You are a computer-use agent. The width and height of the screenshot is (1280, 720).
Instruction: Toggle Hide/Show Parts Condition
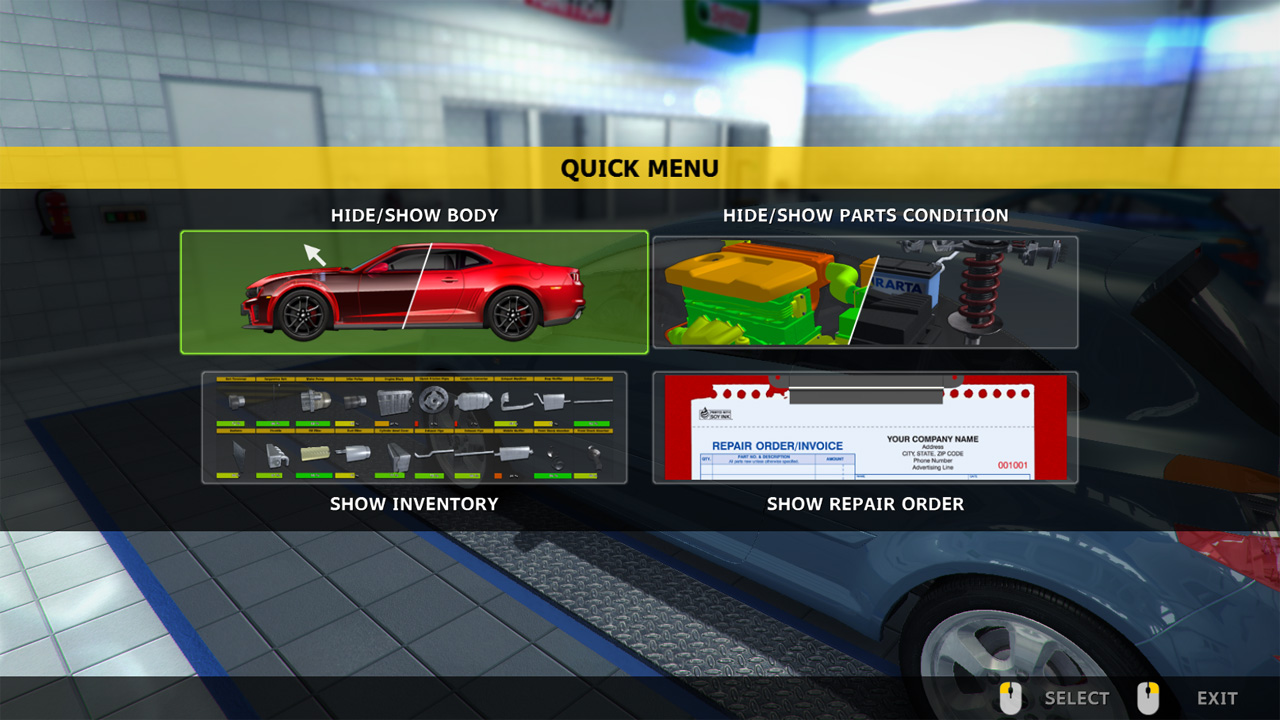865,292
